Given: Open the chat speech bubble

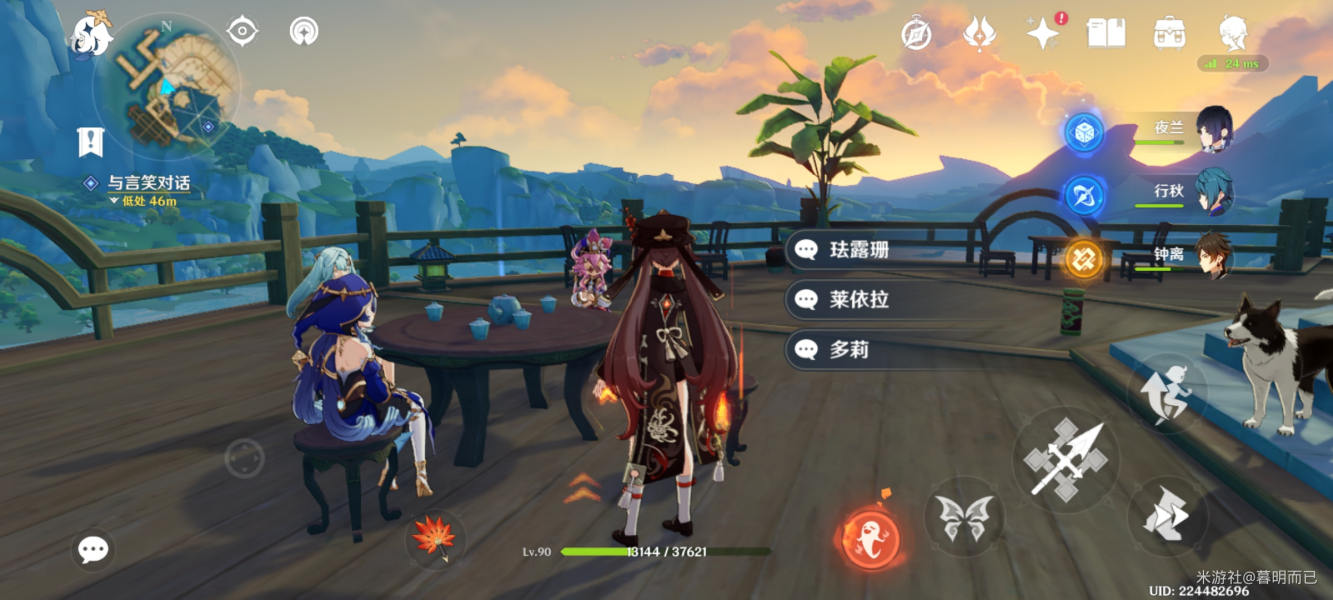Looking at the screenshot, I should (x=93, y=549).
